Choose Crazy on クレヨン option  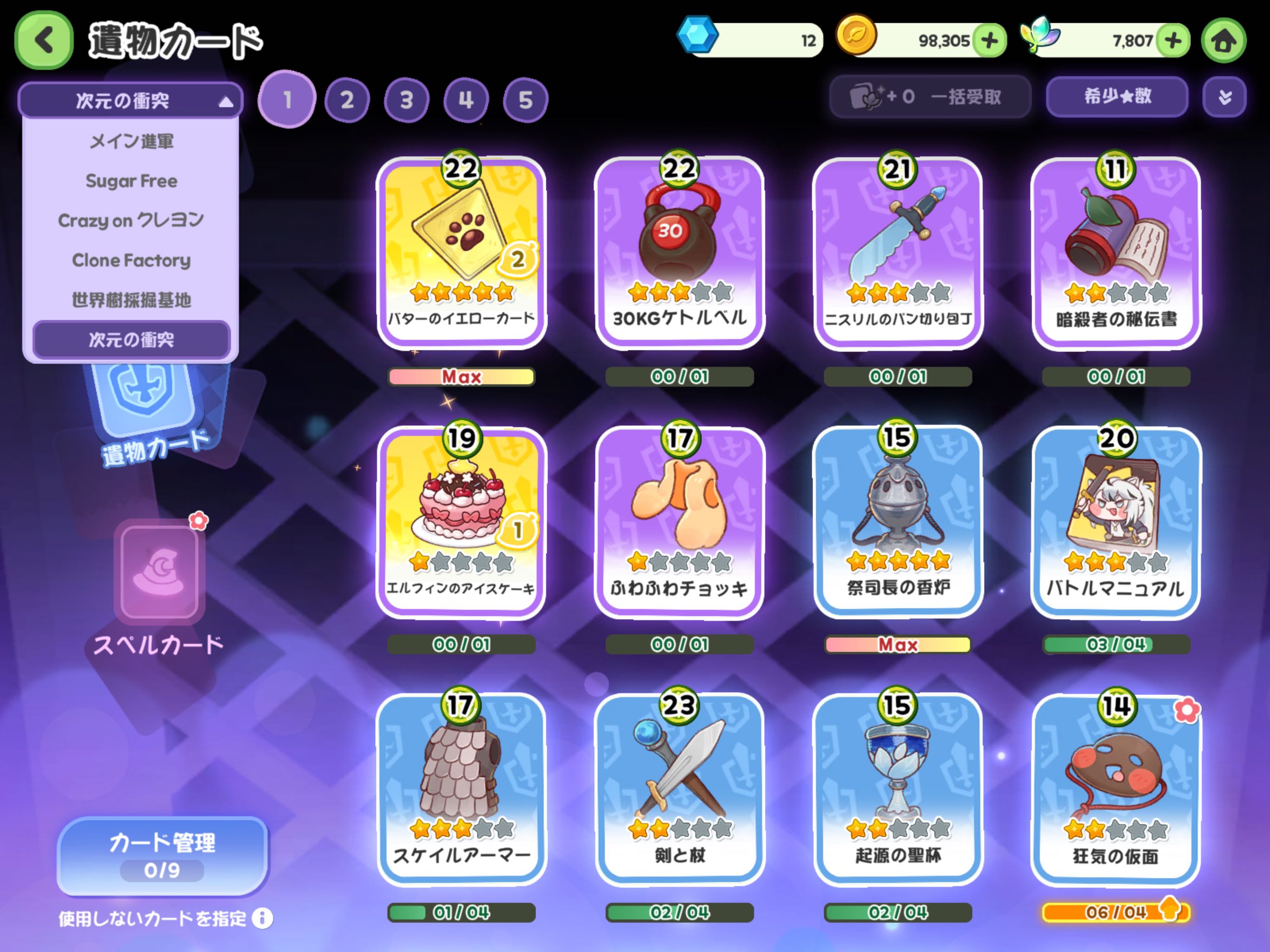(131, 220)
